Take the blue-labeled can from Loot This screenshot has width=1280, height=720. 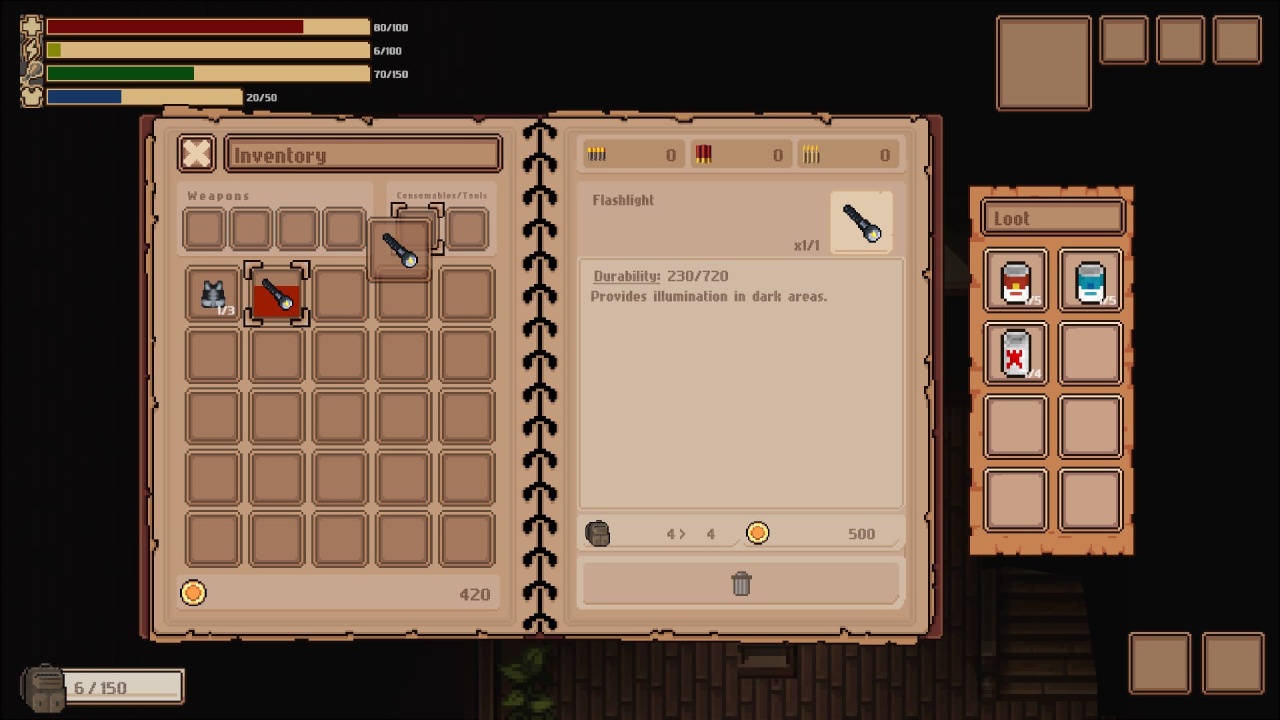coord(1090,281)
